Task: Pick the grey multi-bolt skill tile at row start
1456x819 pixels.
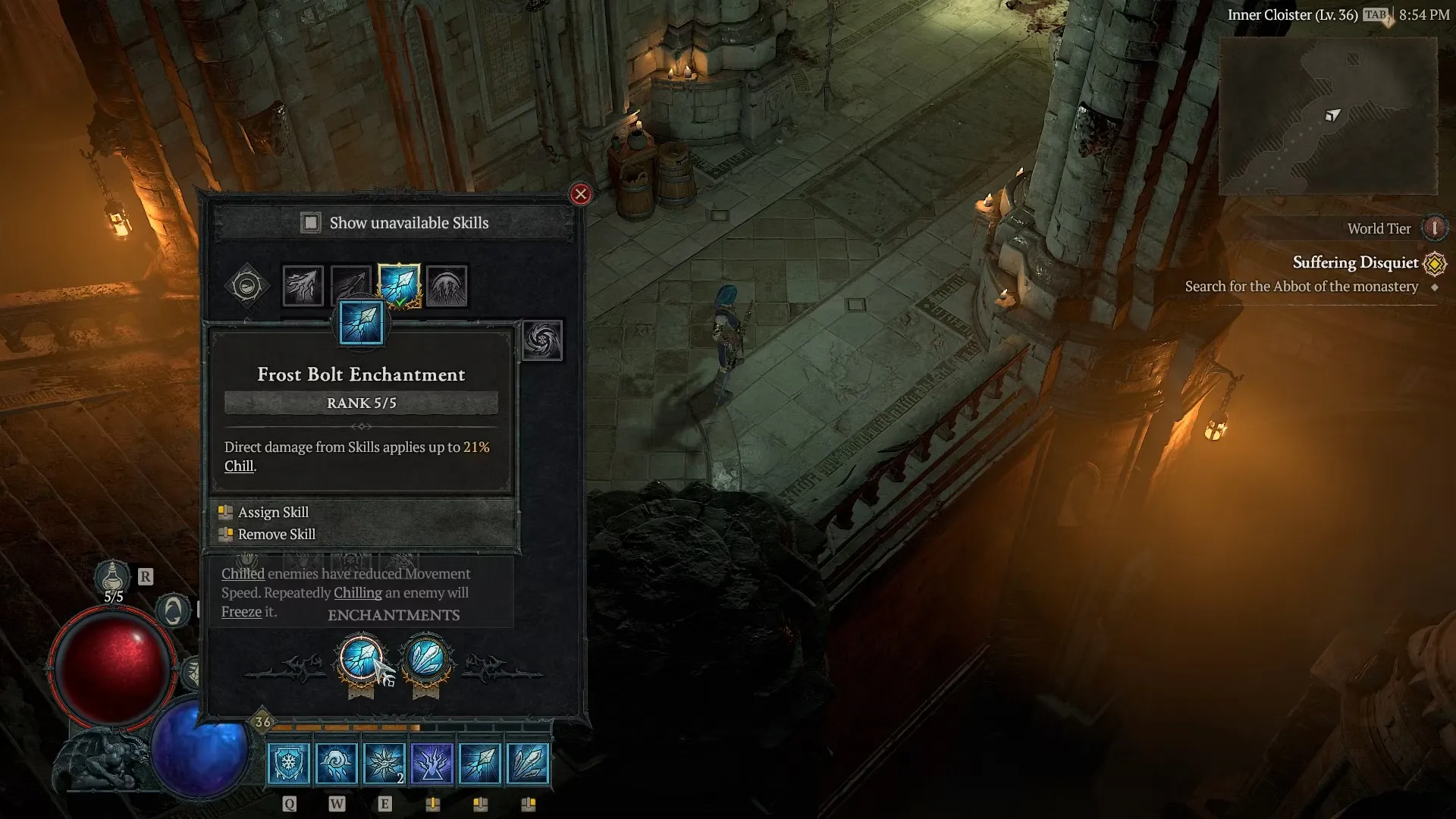Action: (x=303, y=286)
